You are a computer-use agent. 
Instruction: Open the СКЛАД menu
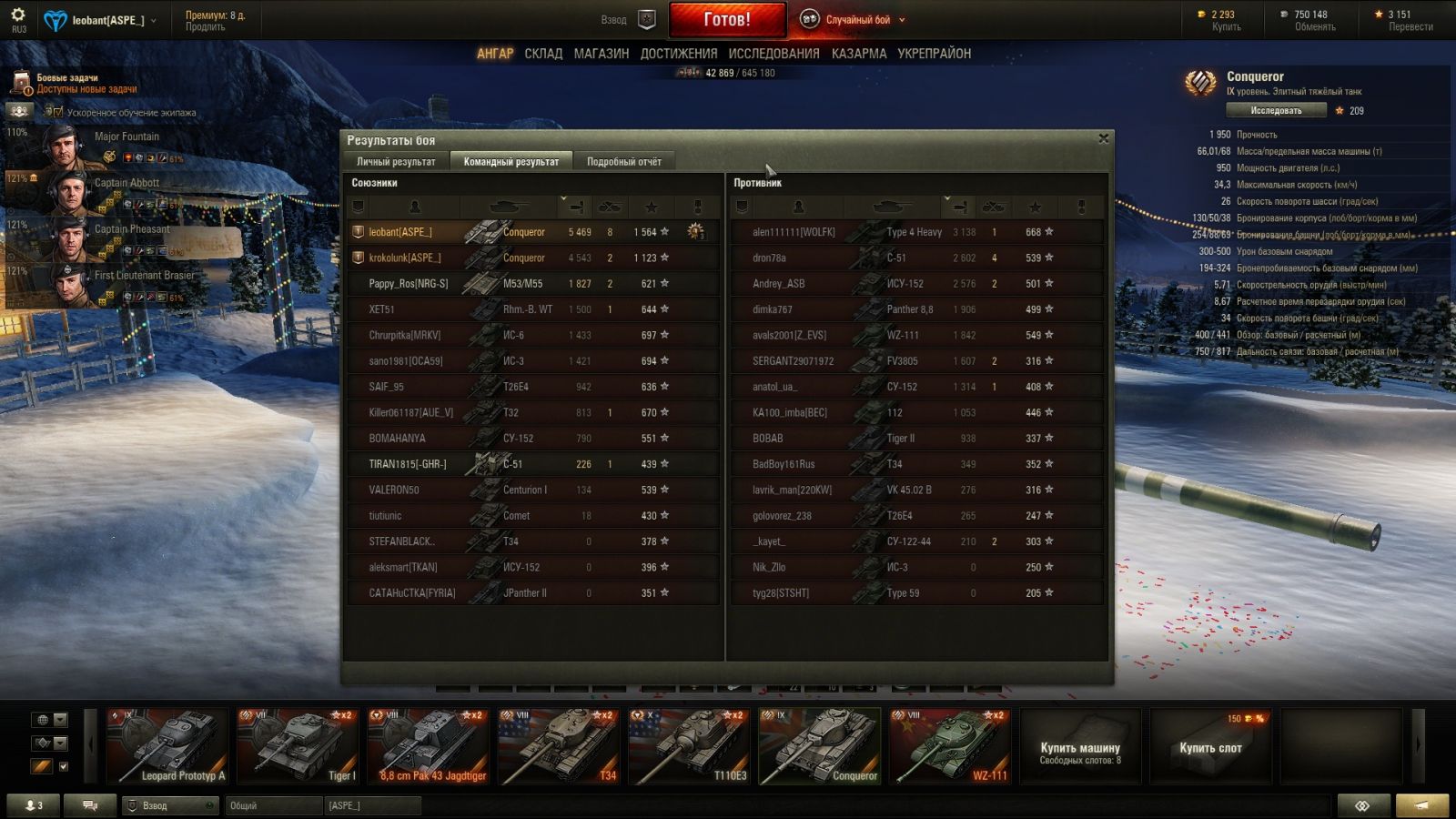click(543, 54)
